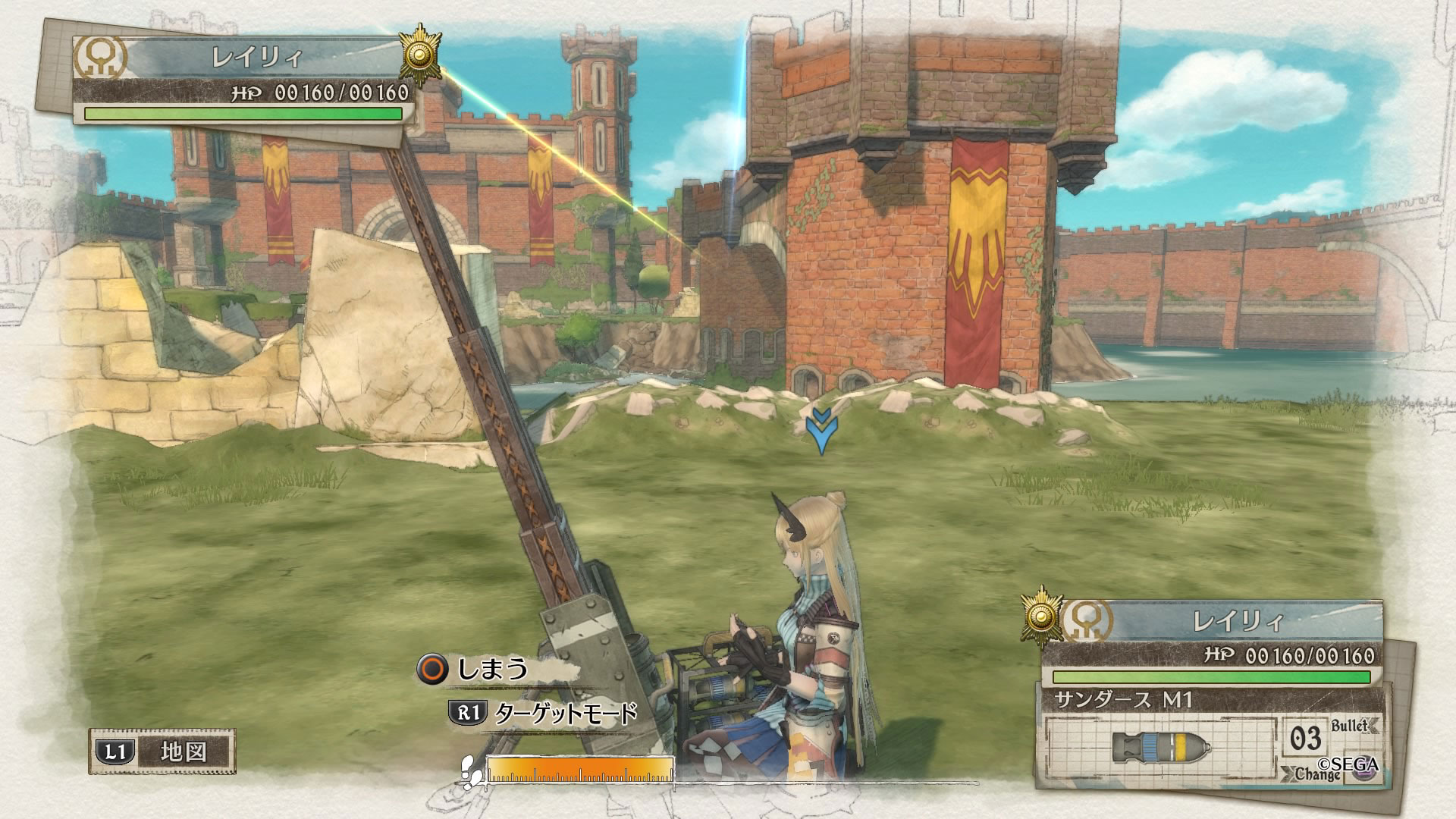Screen dimensions: 1456x819
Task: Select the サンダース M1 mortar shell icon
Action: 1160,748
